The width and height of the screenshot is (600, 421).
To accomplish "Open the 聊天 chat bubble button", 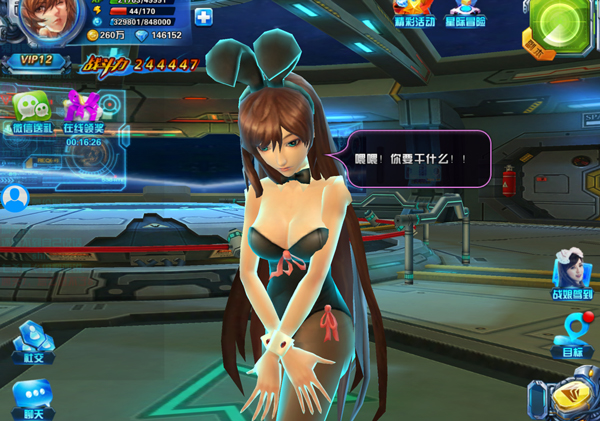I will [x=32, y=398].
